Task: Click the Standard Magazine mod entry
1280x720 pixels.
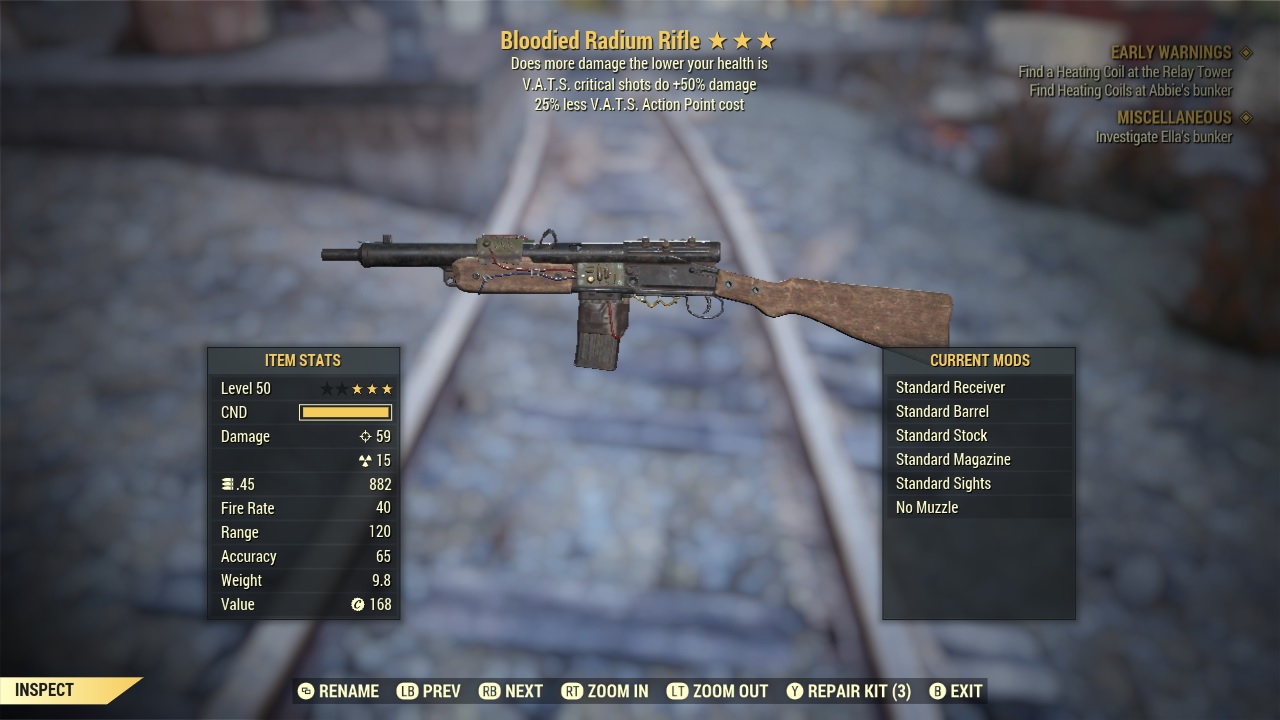Action: point(951,459)
